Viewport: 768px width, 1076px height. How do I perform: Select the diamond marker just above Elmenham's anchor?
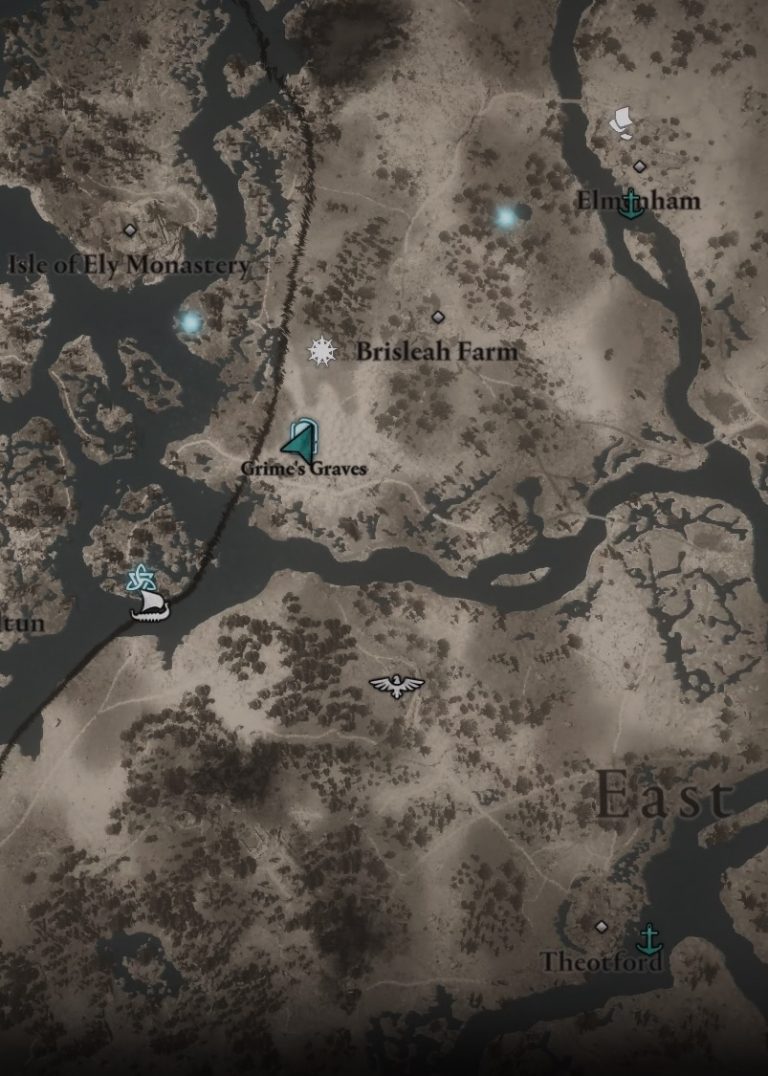(x=639, y=166)
